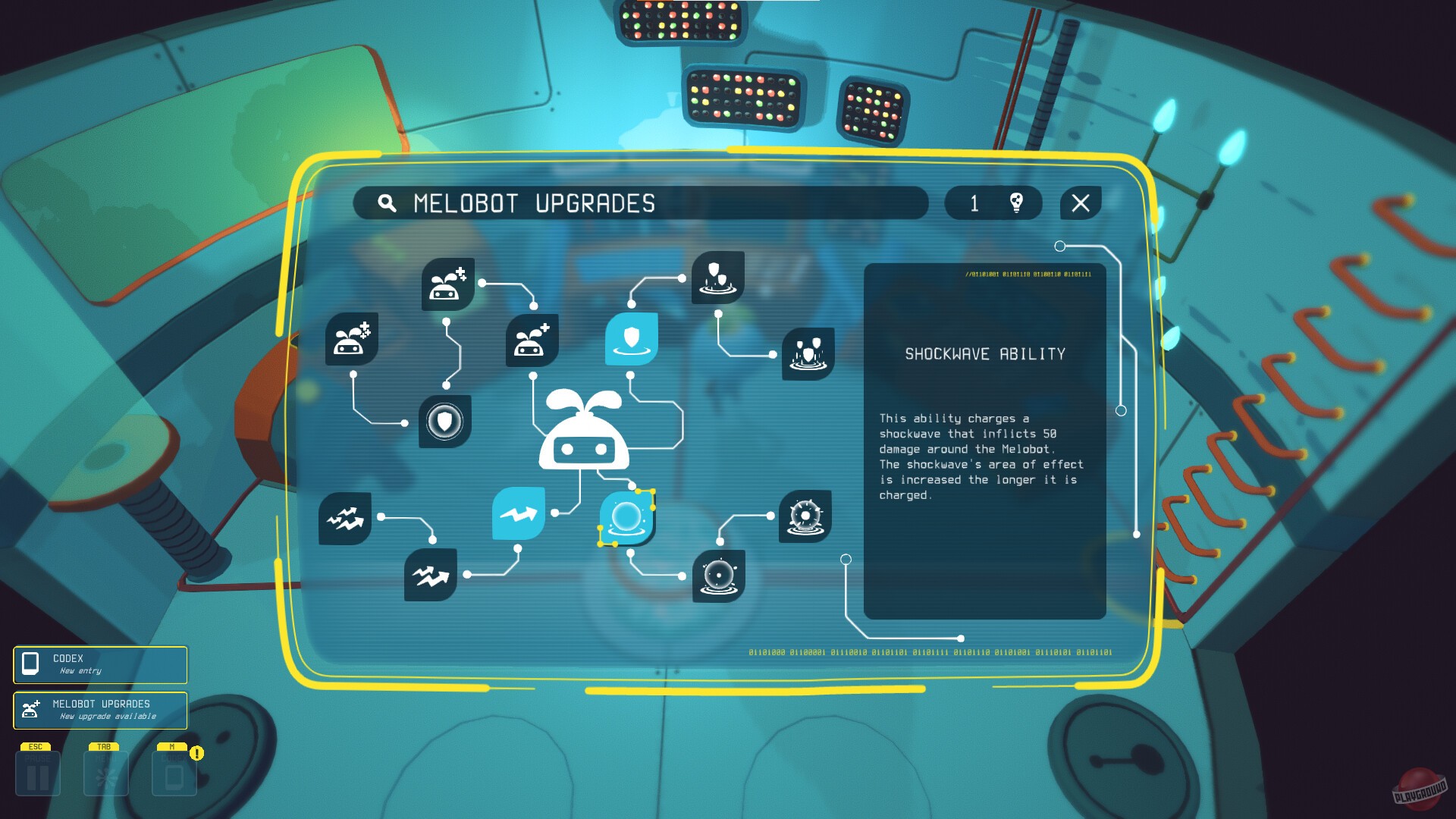Select the unlocked cyan shield aura upgrade

point(631,340)
